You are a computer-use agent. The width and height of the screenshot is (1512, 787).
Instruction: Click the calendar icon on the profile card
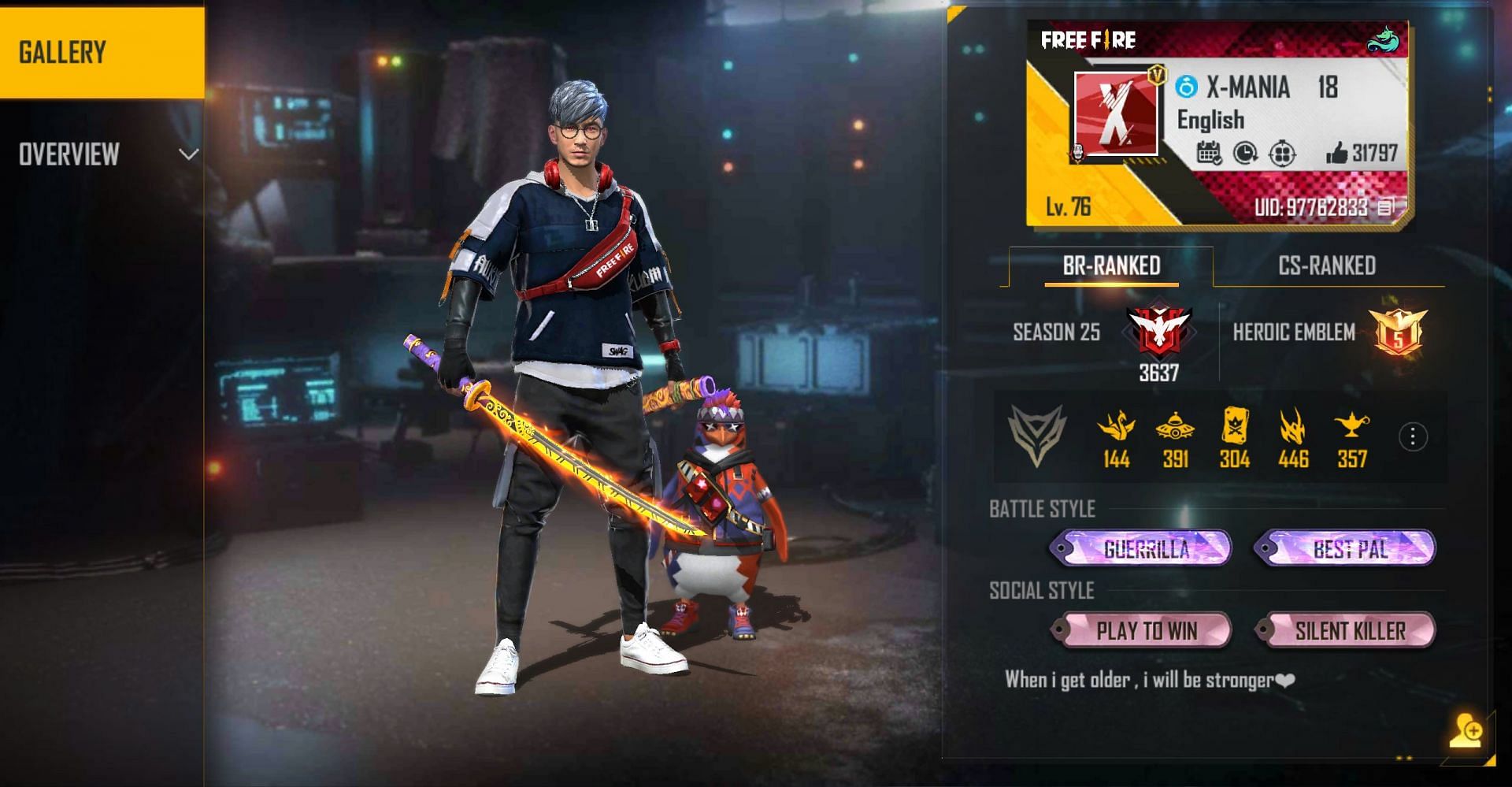pos(1209,153)
